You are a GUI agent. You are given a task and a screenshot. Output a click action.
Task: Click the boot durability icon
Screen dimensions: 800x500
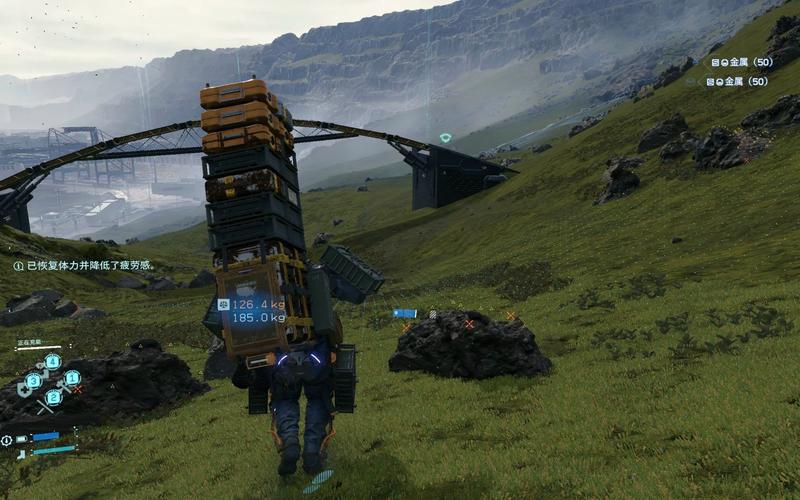pyautogui.click(x=21, y=453)
